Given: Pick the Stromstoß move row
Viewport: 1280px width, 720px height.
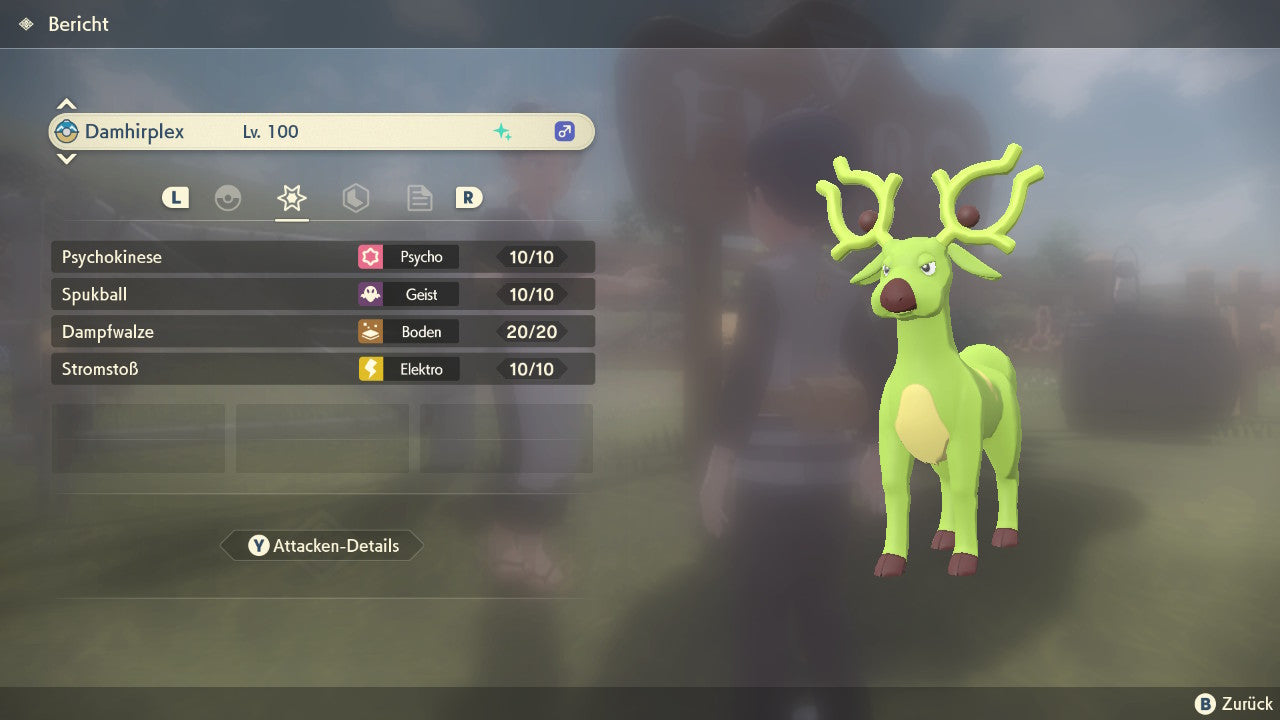Looking at the screenshot, I should click(322, 369).
